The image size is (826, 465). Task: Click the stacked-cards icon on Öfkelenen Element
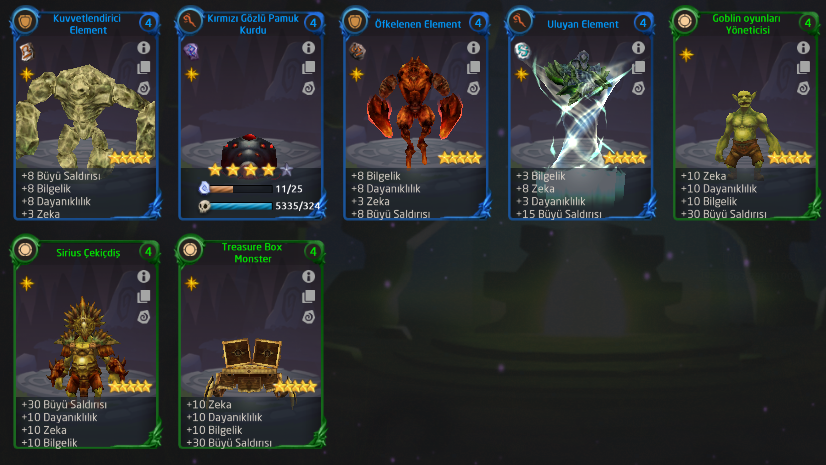click(473, 68)
